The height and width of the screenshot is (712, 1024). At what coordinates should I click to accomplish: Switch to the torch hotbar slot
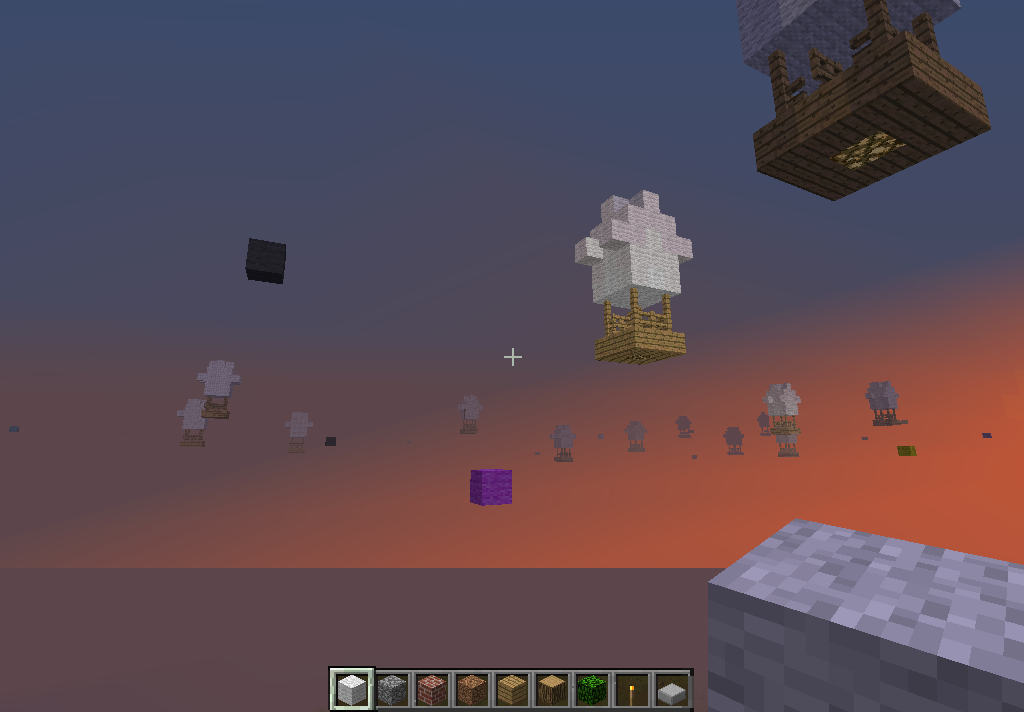point(632,689)
